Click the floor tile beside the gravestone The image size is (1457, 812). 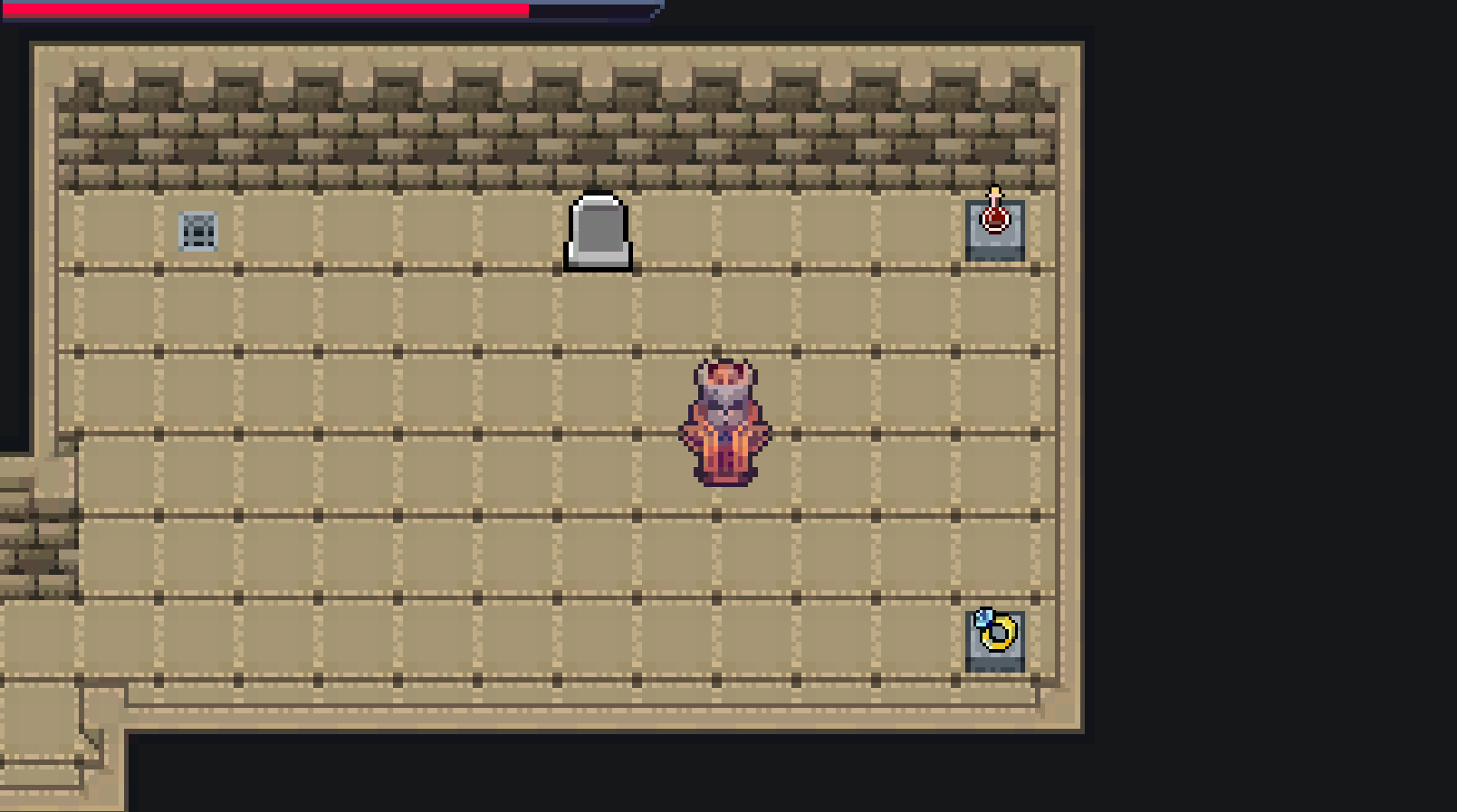(x=516, y=226)
